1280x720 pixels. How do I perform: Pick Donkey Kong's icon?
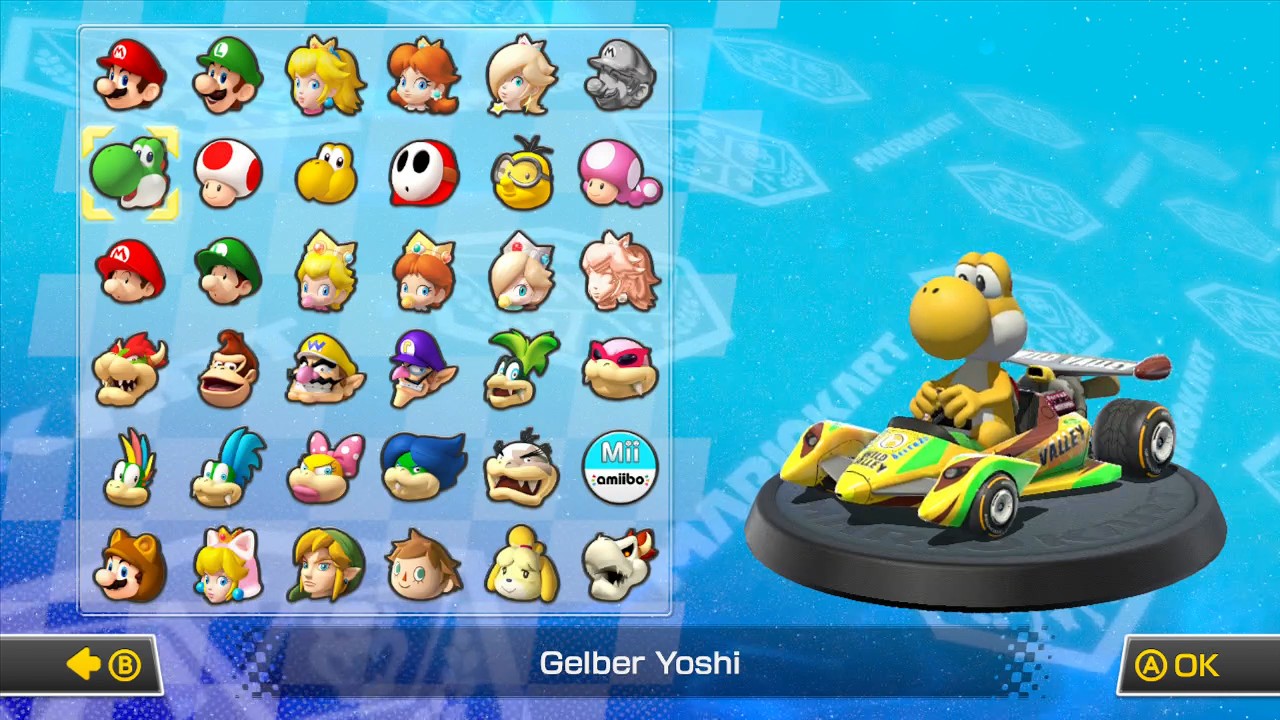(x=227, y=368)
